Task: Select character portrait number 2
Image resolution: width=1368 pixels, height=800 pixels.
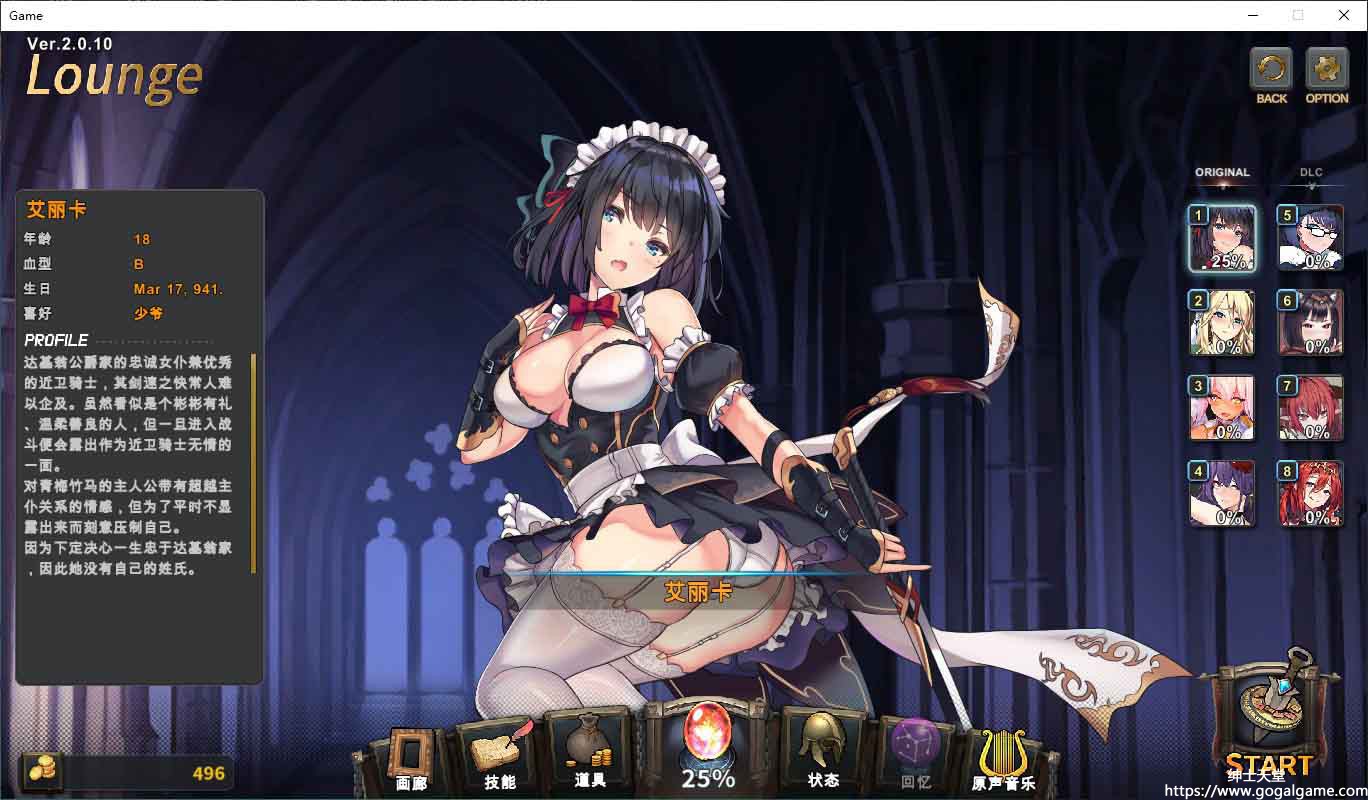Action: pos(1221,323)
